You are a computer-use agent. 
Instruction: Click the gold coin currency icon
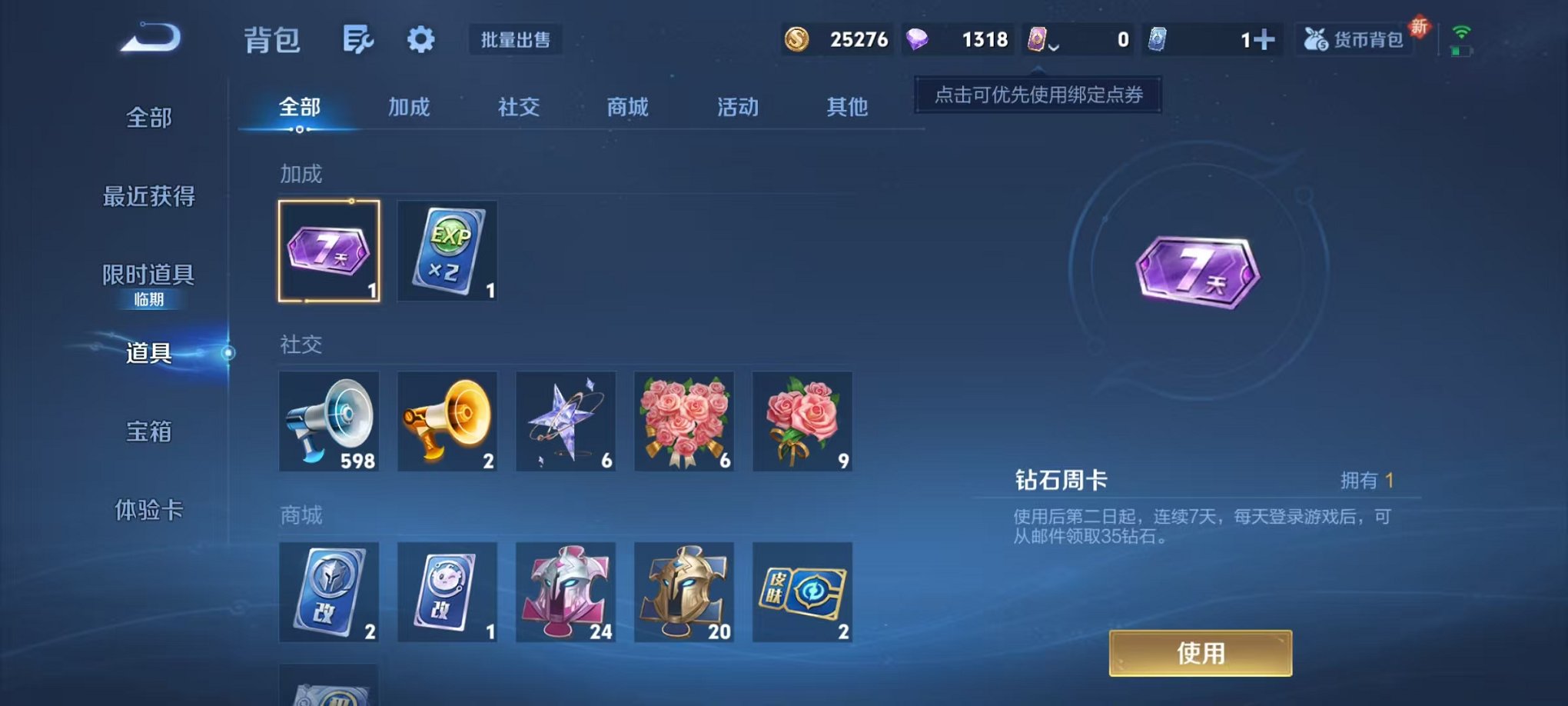(x=797, y=37)
